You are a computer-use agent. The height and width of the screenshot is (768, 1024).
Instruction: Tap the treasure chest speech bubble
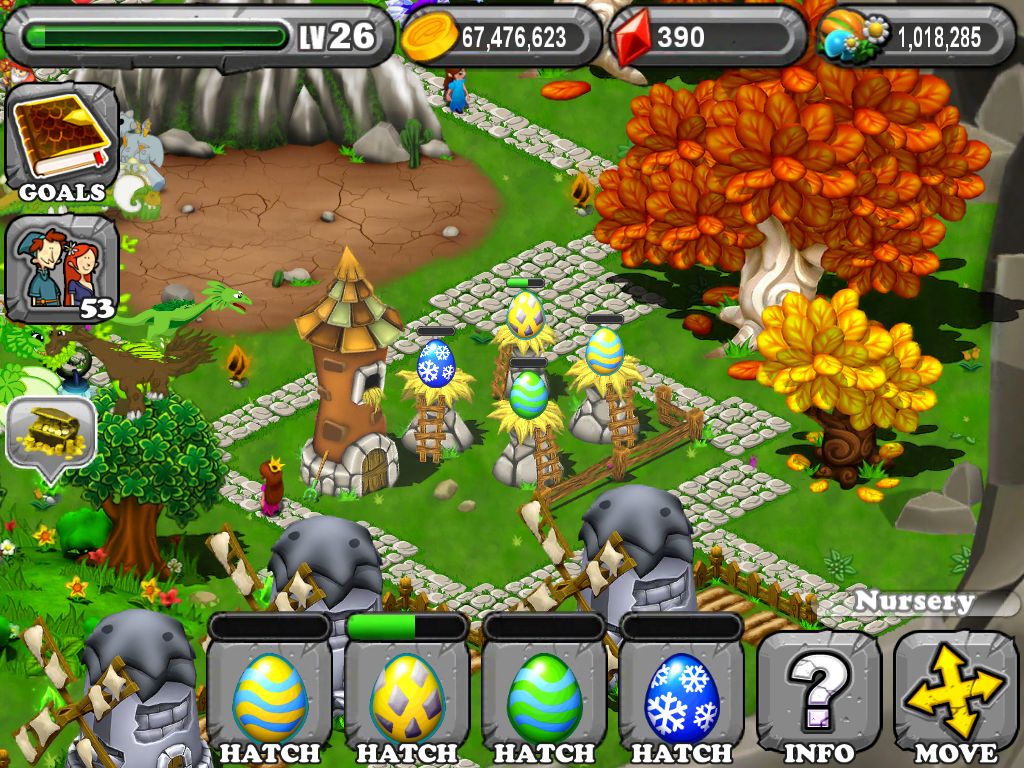tap(51, 432)
